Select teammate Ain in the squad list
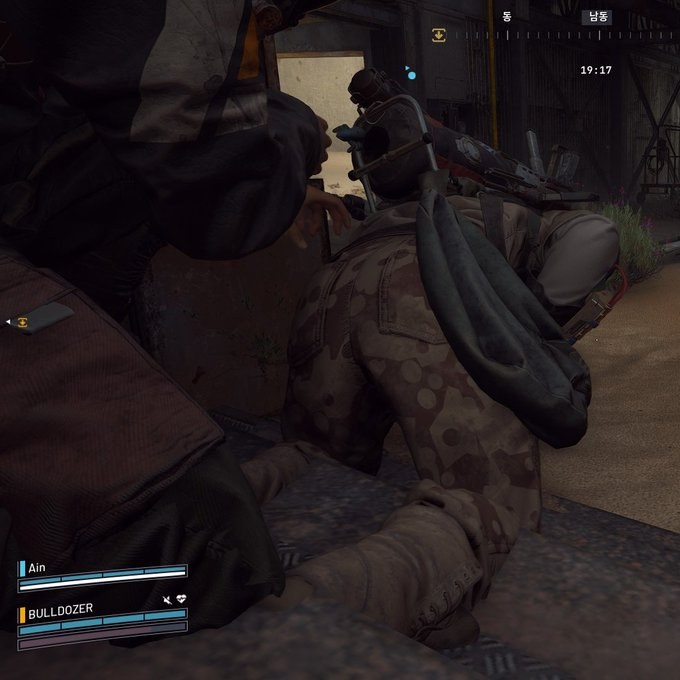 (37, 567)
